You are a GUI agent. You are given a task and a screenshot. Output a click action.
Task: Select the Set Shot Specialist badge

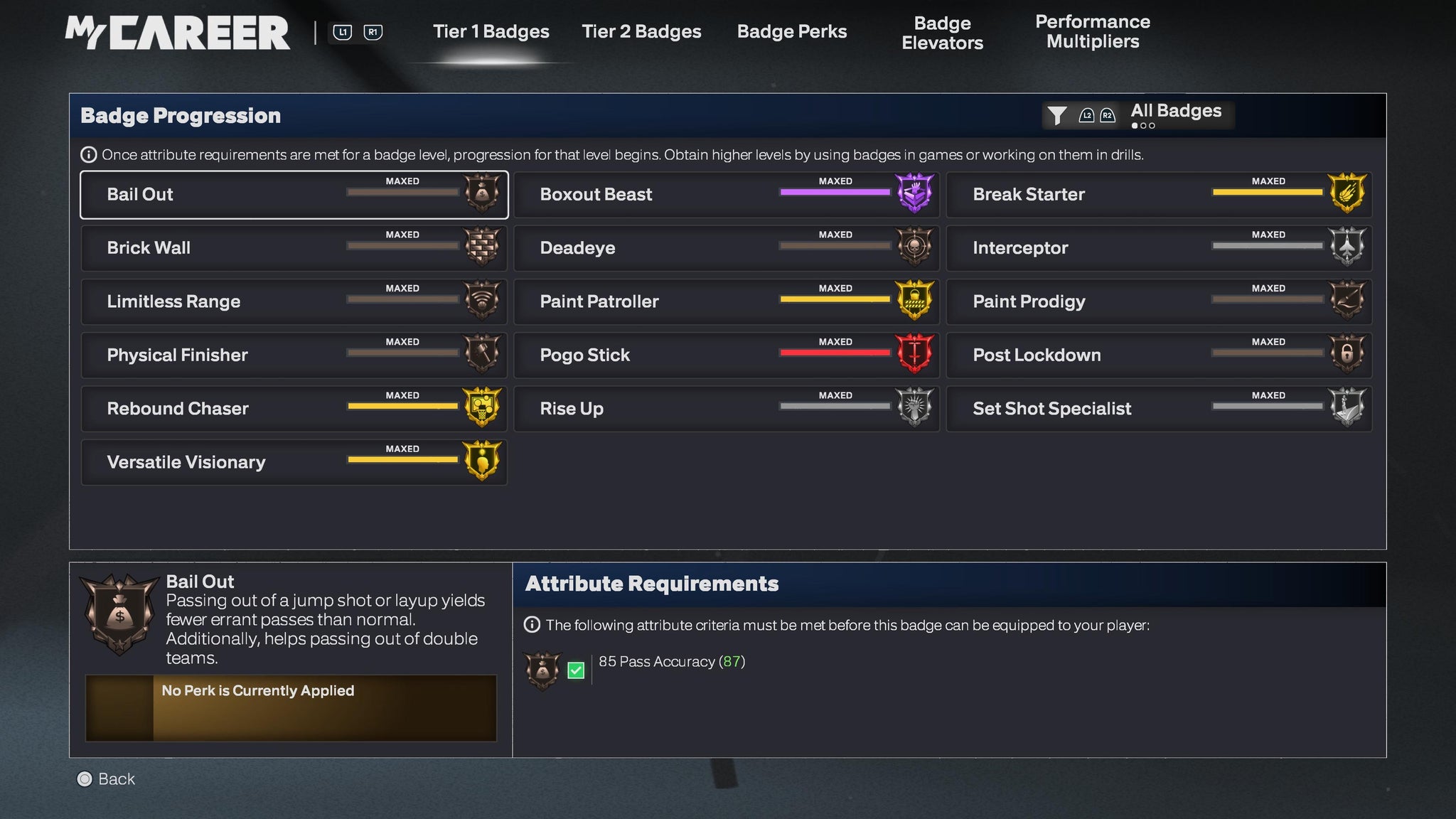[1159, 409]
